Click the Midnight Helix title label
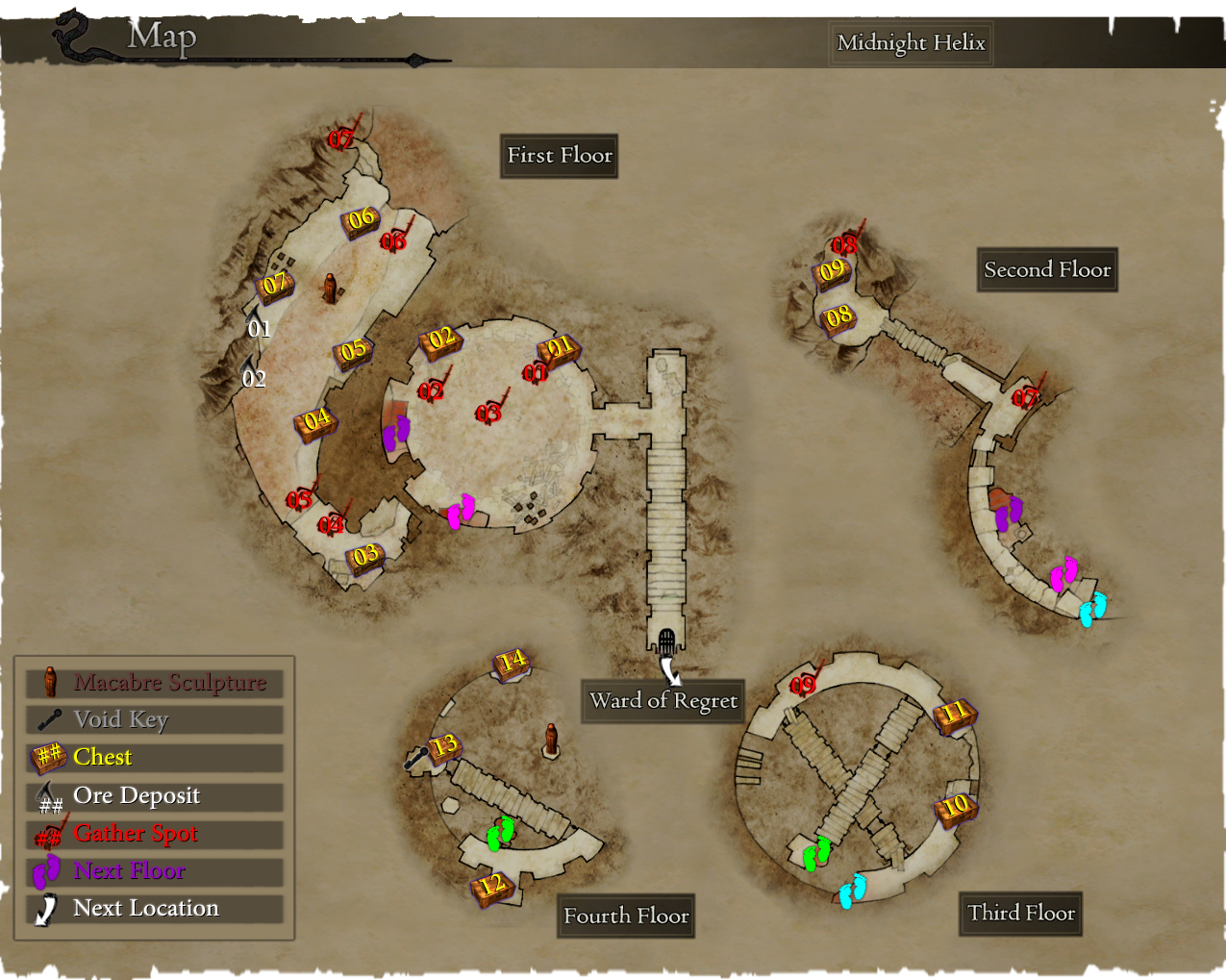 [911, 43]
